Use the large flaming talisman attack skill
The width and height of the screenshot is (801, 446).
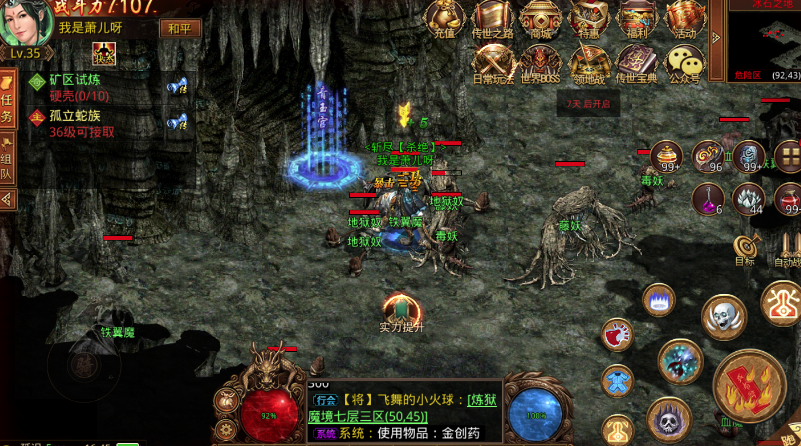(749, 385)
